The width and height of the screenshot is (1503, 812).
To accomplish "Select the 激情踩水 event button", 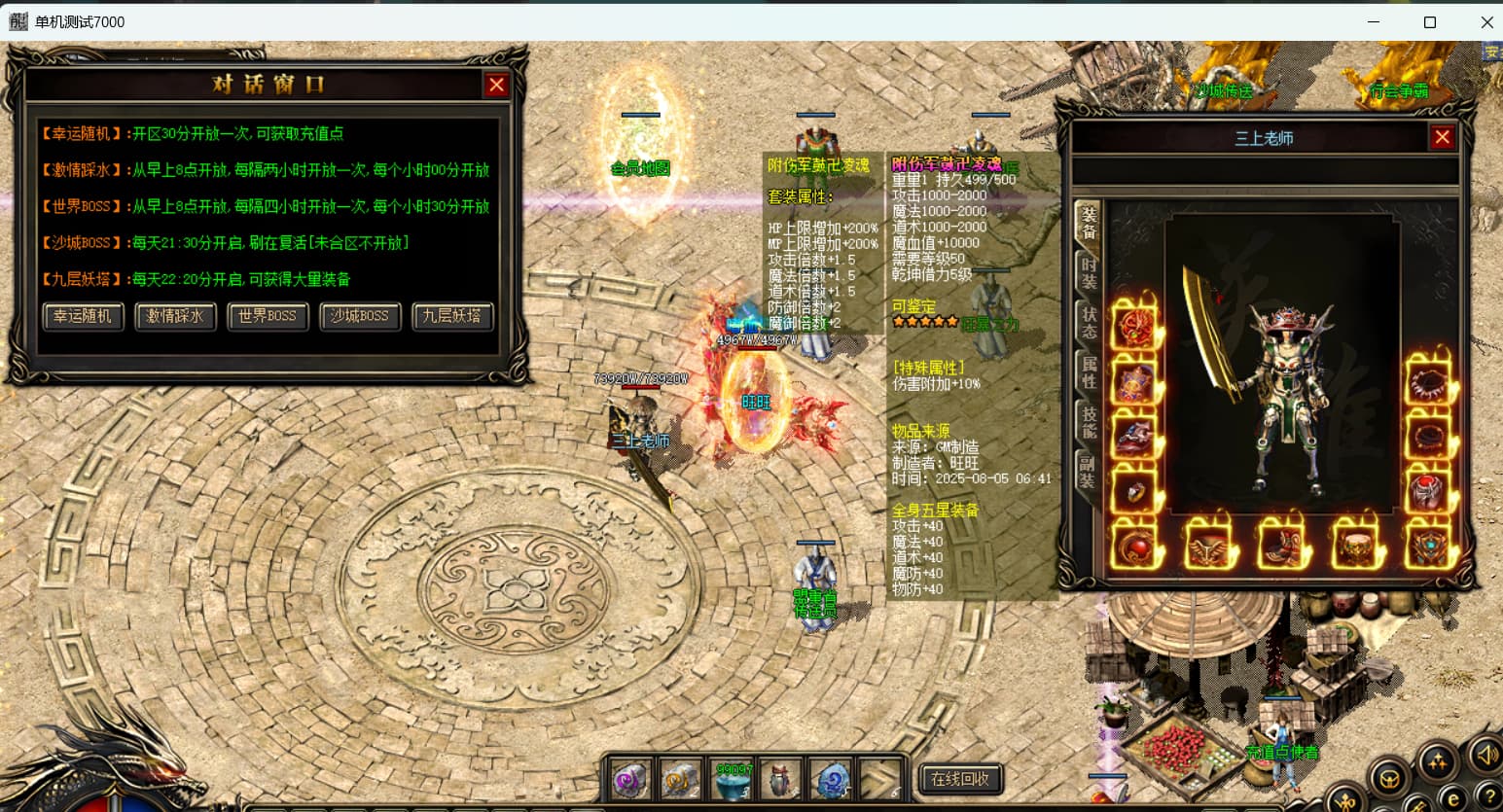I will pos(175,316).
